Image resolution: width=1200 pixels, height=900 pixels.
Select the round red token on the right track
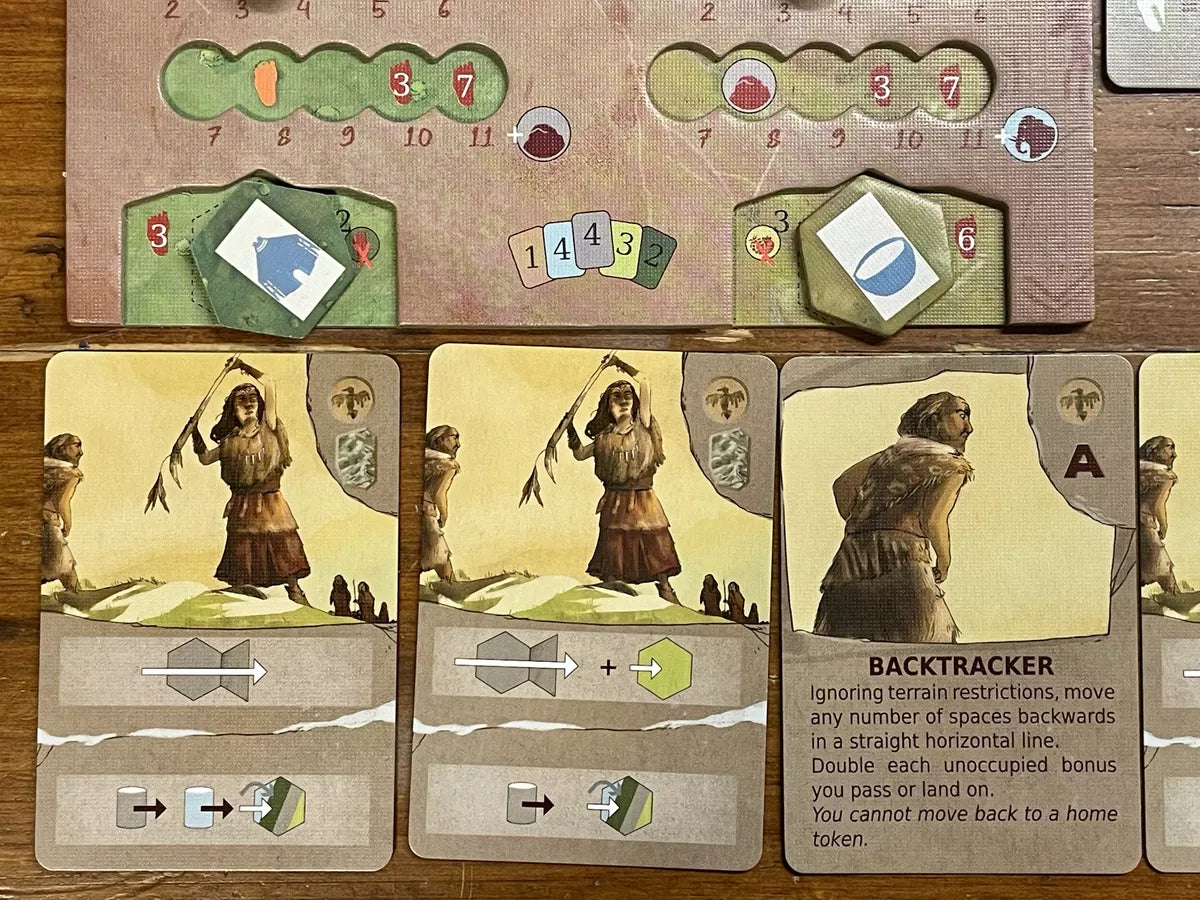[x=746, y=86]
